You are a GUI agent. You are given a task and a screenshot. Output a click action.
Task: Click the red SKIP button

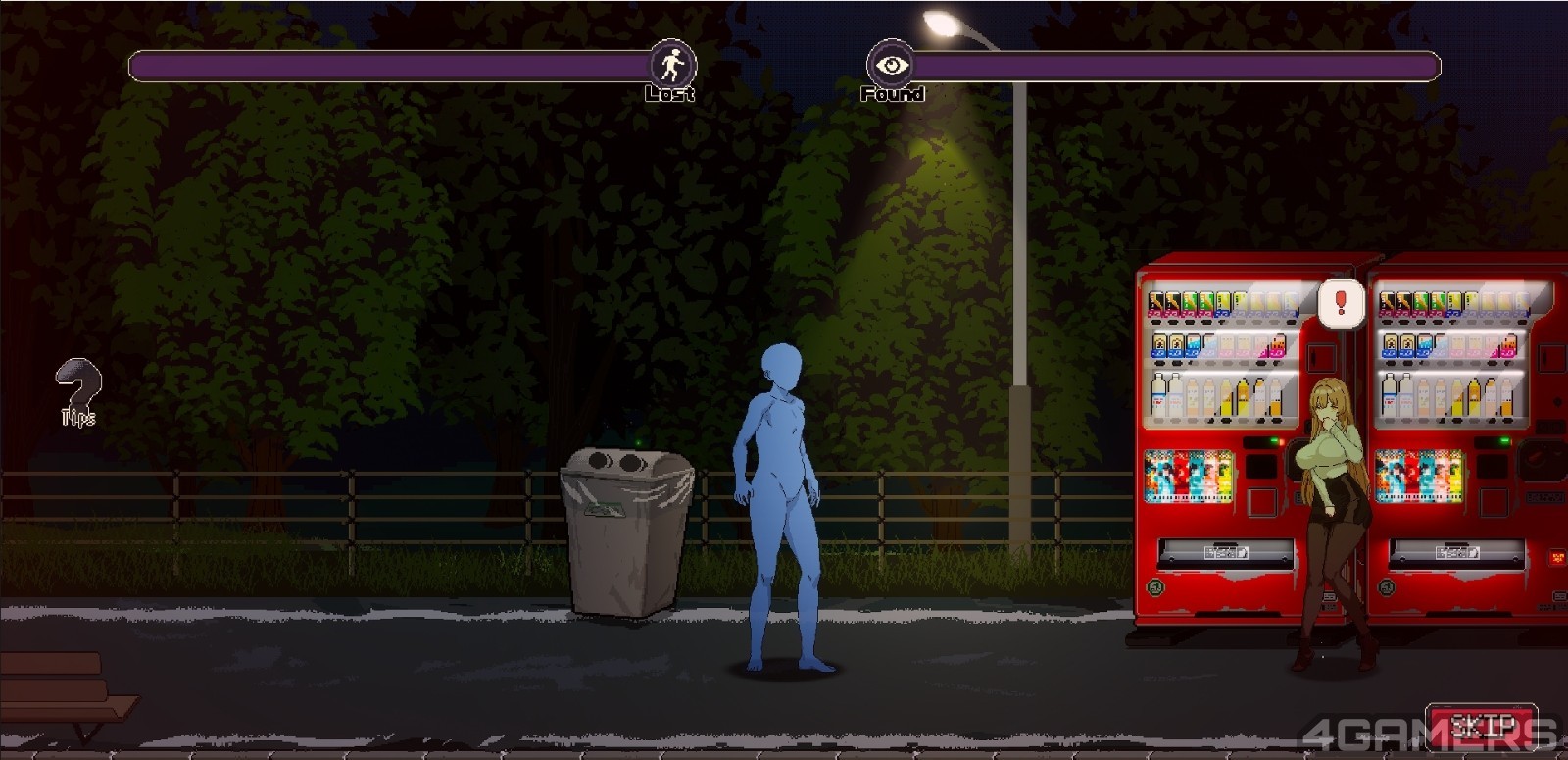pos(1481,727)
